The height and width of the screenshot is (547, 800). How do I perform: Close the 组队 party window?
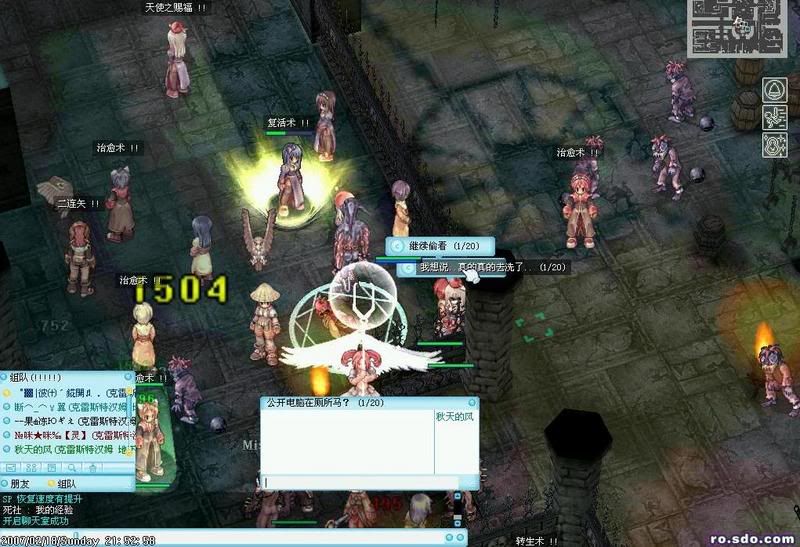point(127,378)
